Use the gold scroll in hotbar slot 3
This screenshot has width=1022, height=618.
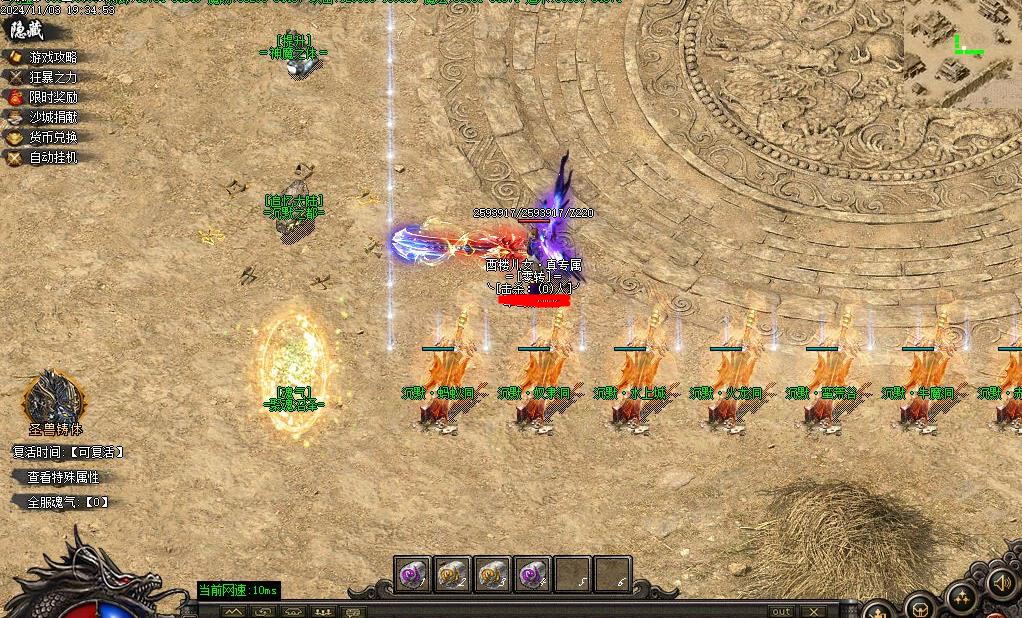492,574
